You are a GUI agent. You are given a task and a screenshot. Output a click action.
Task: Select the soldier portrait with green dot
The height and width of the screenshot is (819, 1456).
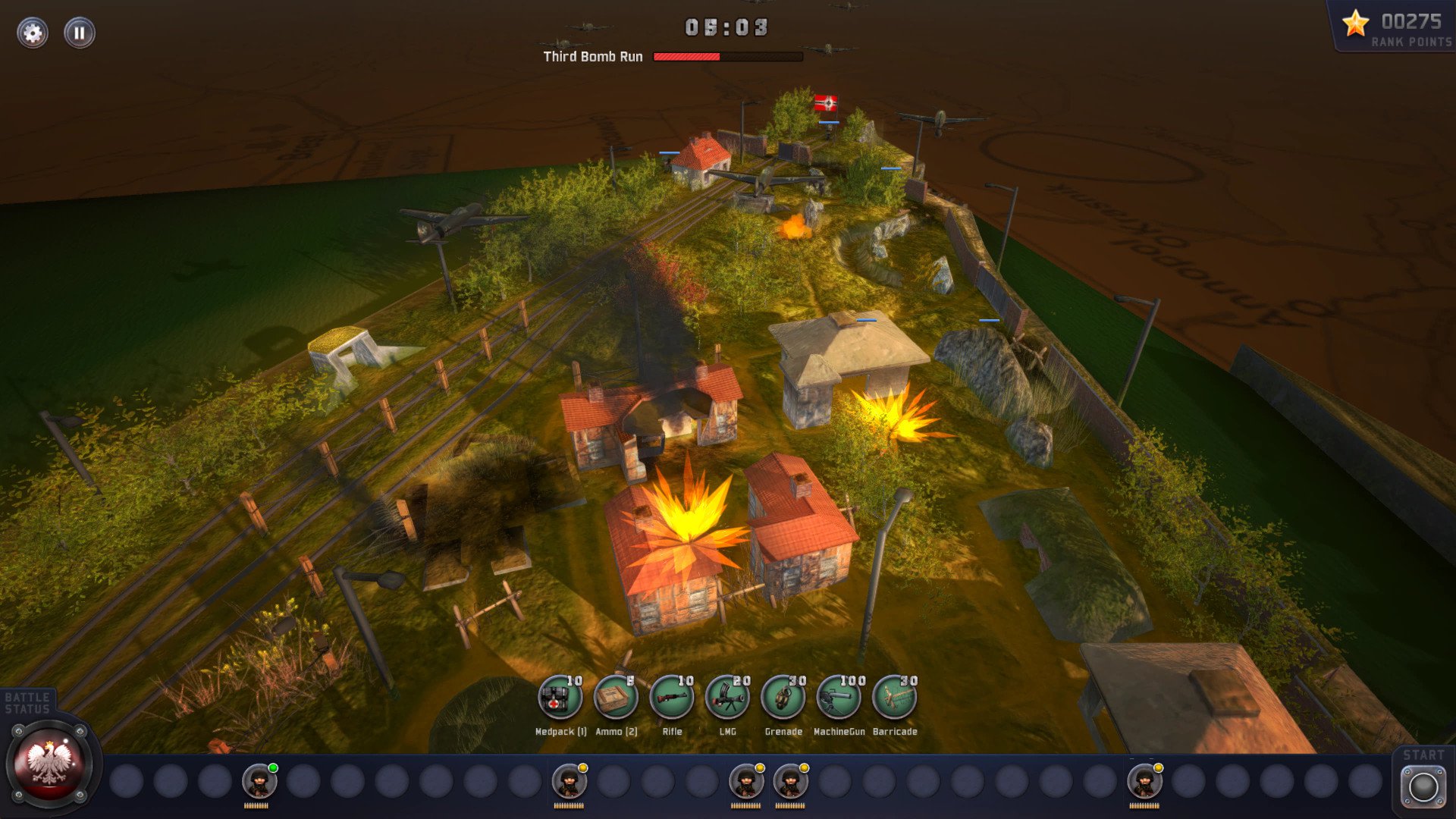click(x=259, y=782)
